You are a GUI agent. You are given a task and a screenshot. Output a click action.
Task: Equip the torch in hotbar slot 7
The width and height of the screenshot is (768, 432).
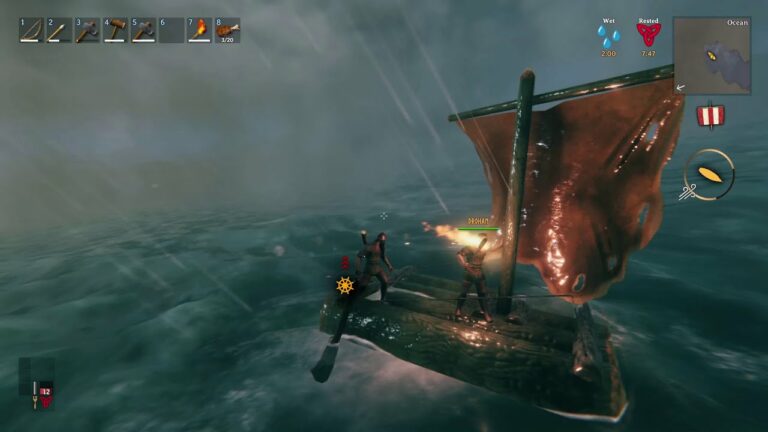200,30
